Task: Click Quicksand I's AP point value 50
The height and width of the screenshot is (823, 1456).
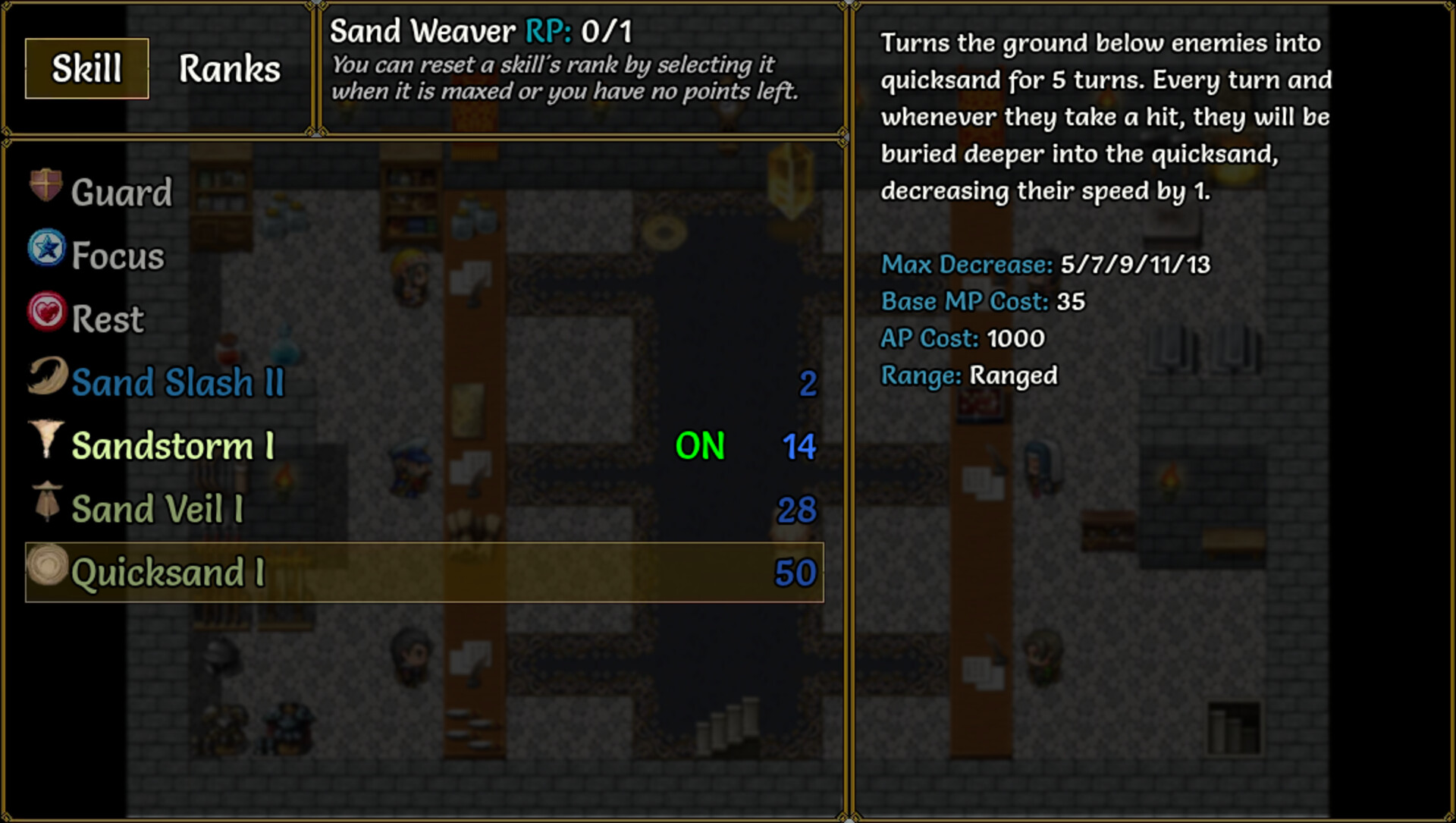Action: [x=795, y=573]
